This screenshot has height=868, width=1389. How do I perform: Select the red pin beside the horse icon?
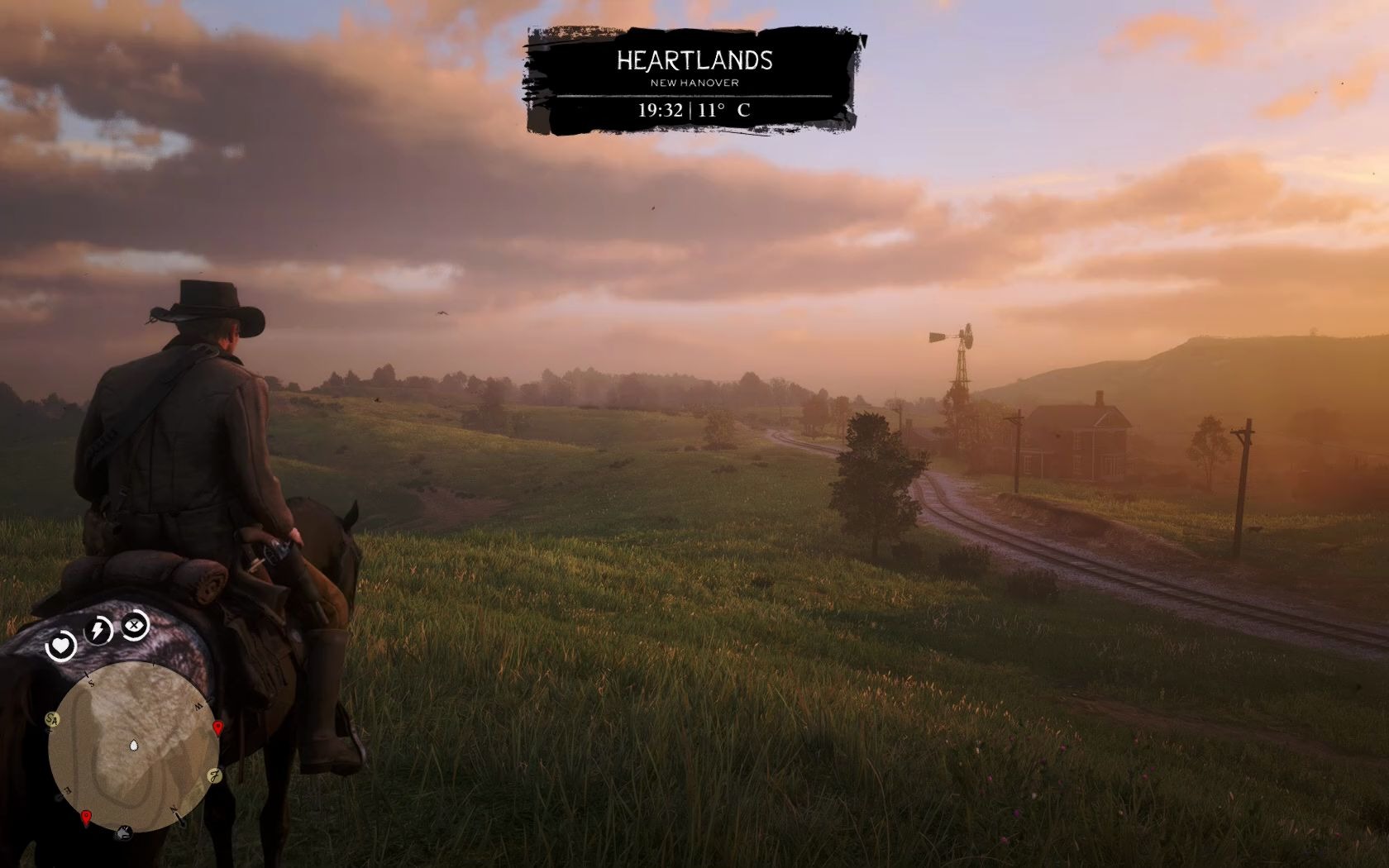pyautogui.click(x=86, y=818)
